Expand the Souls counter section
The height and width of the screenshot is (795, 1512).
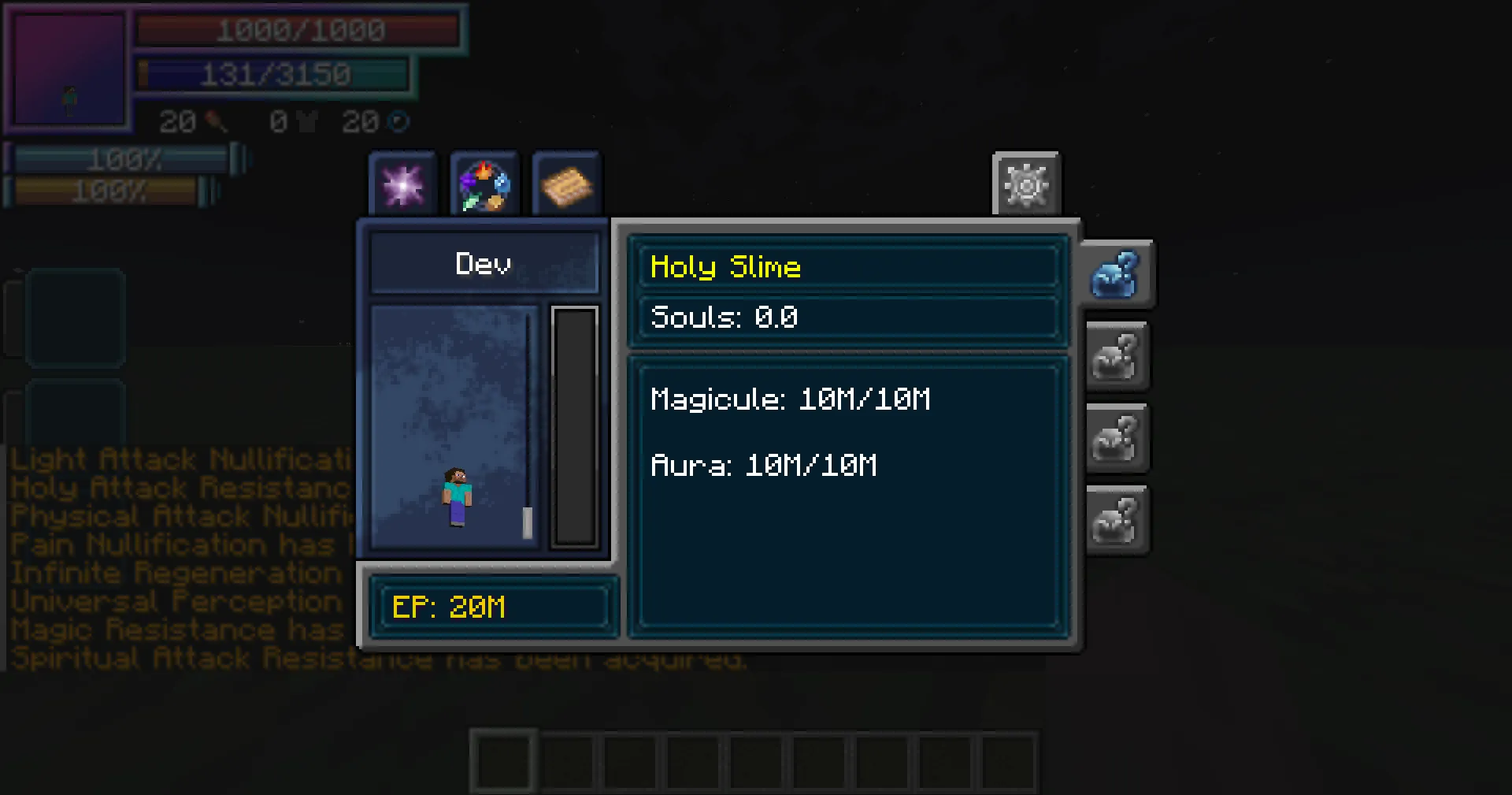coord(849,318)
